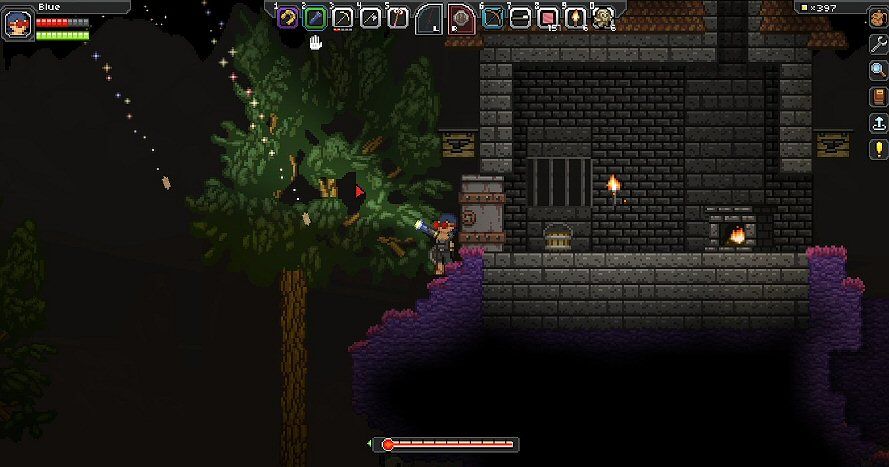Select the blue flashlight in slot 2
Screen dimensions: 889x467
click(315, 17)
